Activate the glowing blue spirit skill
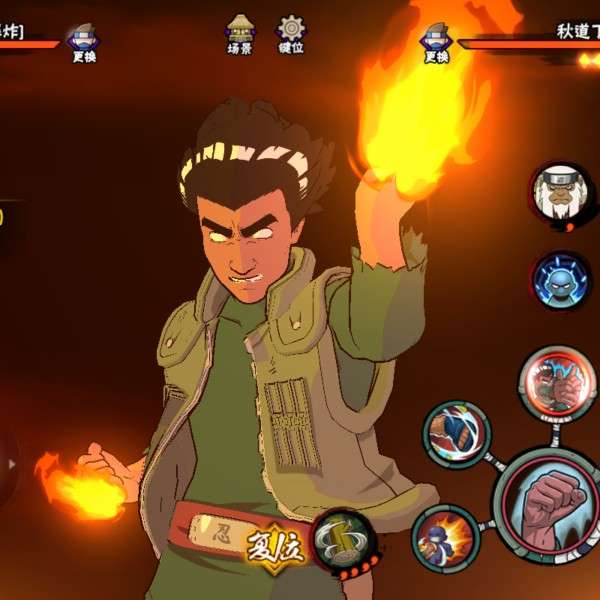 [x=560, y=281]
